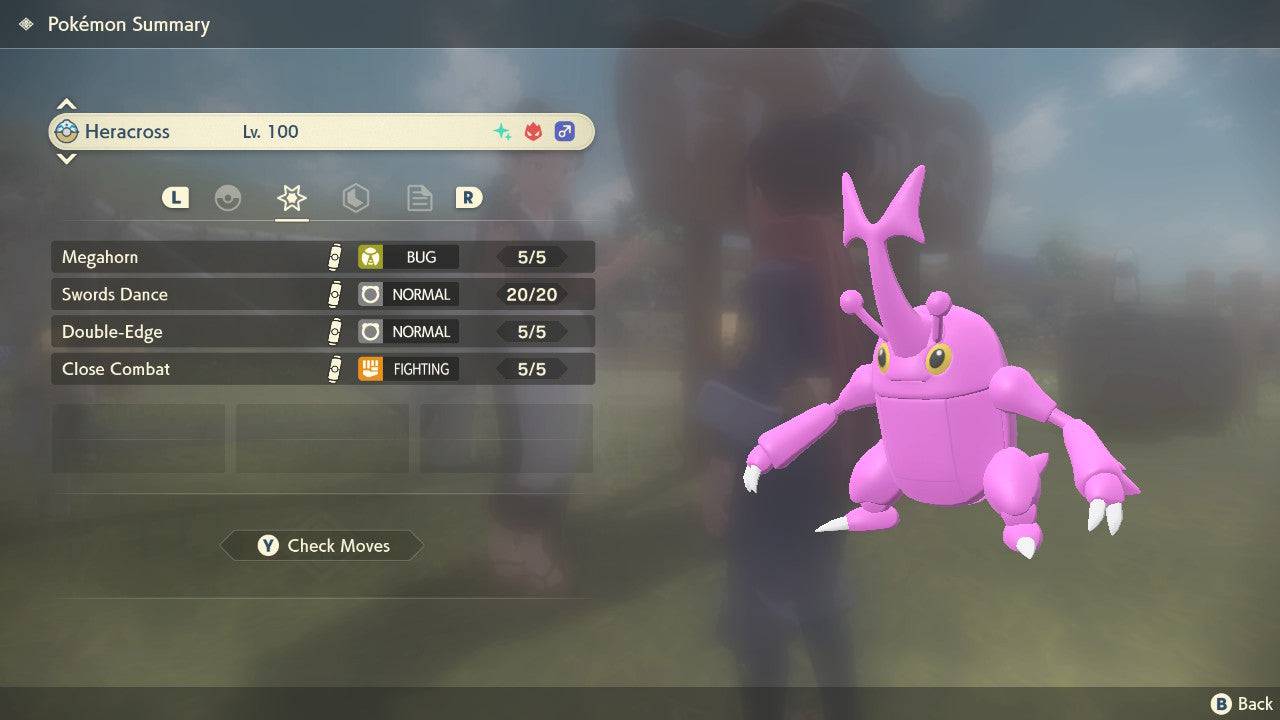Select the Megahorn move row
The width and height of the screenshot is (1280, 720).
click(x=322, y=257)
